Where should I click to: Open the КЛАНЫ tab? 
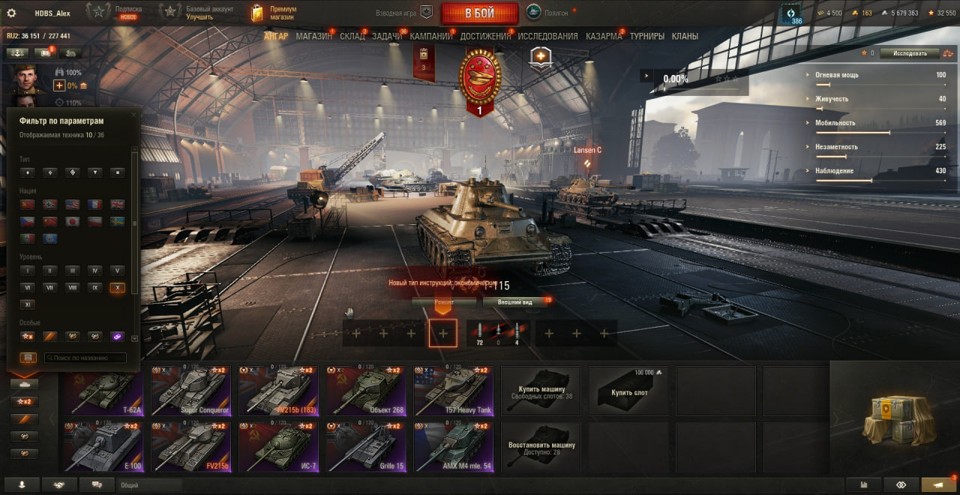(685, 36)
